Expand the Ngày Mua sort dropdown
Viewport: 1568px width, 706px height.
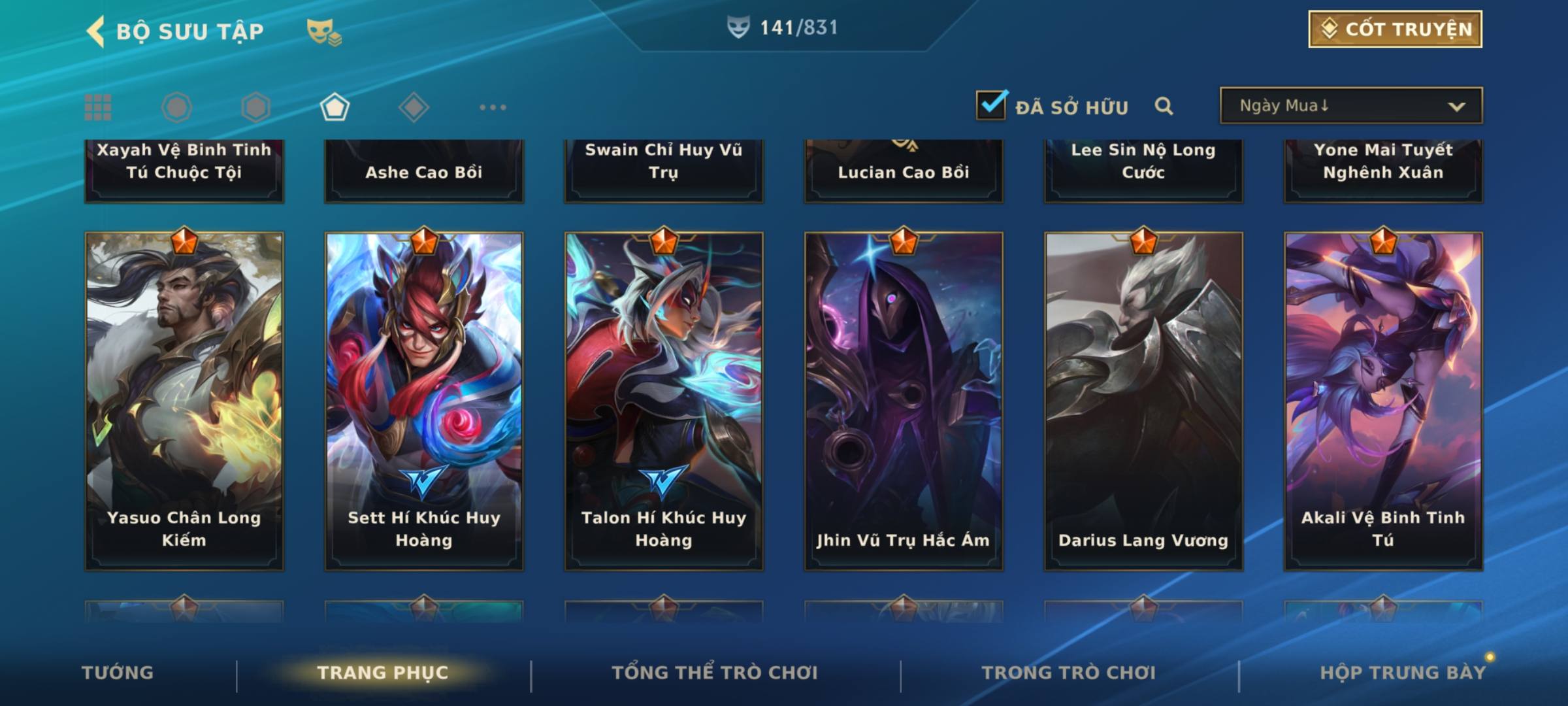[1351, 106]
